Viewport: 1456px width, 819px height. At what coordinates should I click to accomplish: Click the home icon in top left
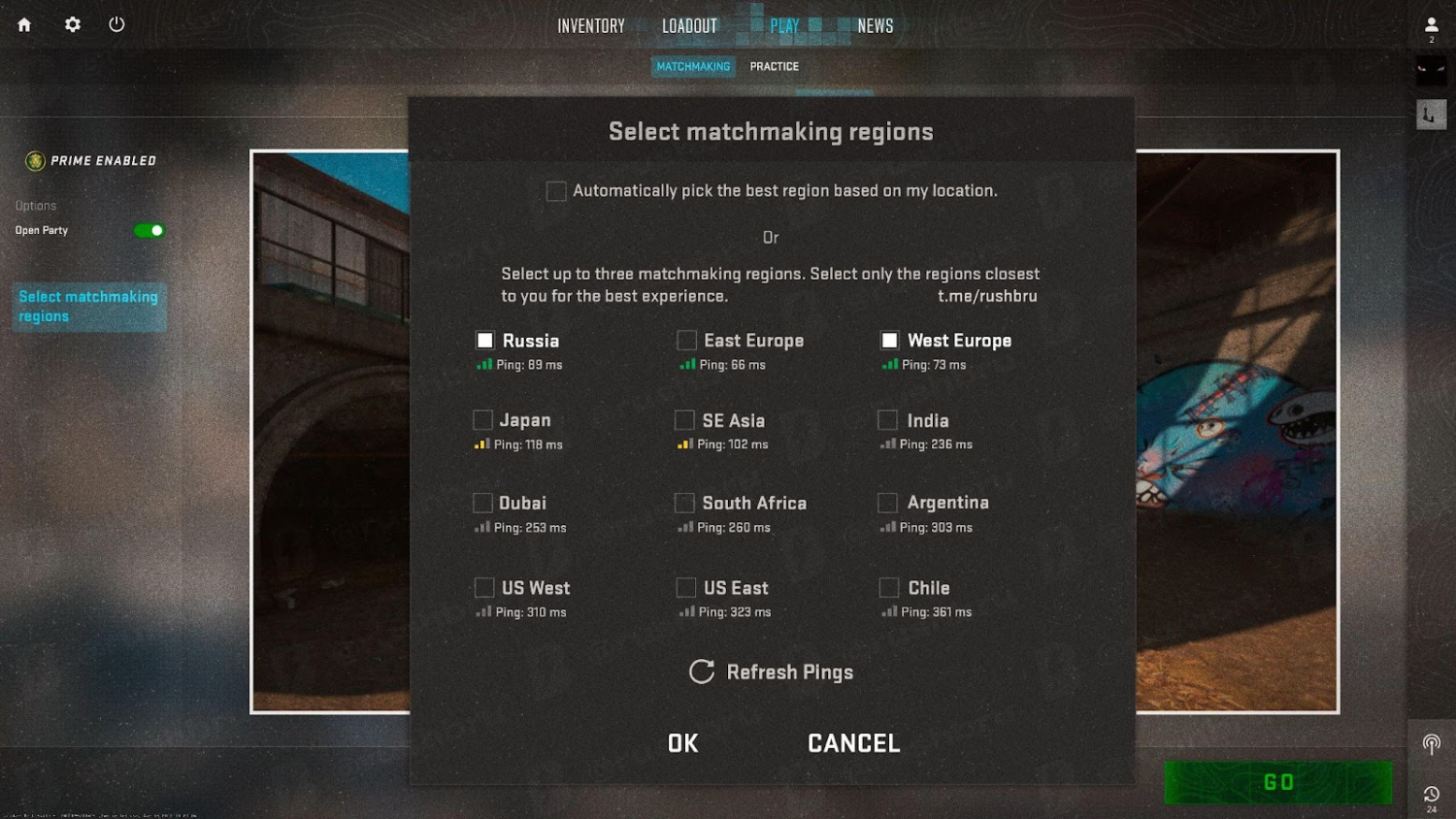(22, 24)
